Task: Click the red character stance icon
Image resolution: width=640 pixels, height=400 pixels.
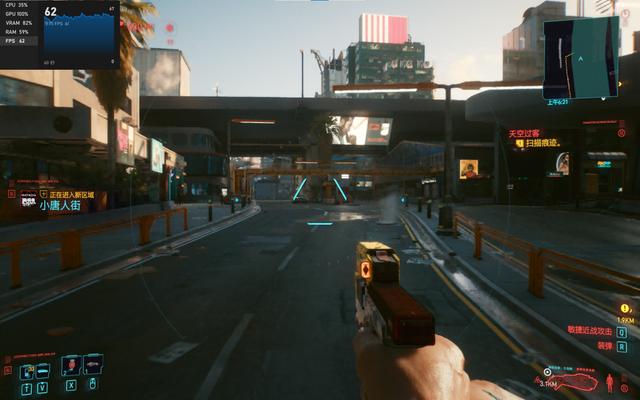Action: pos(607,381)
